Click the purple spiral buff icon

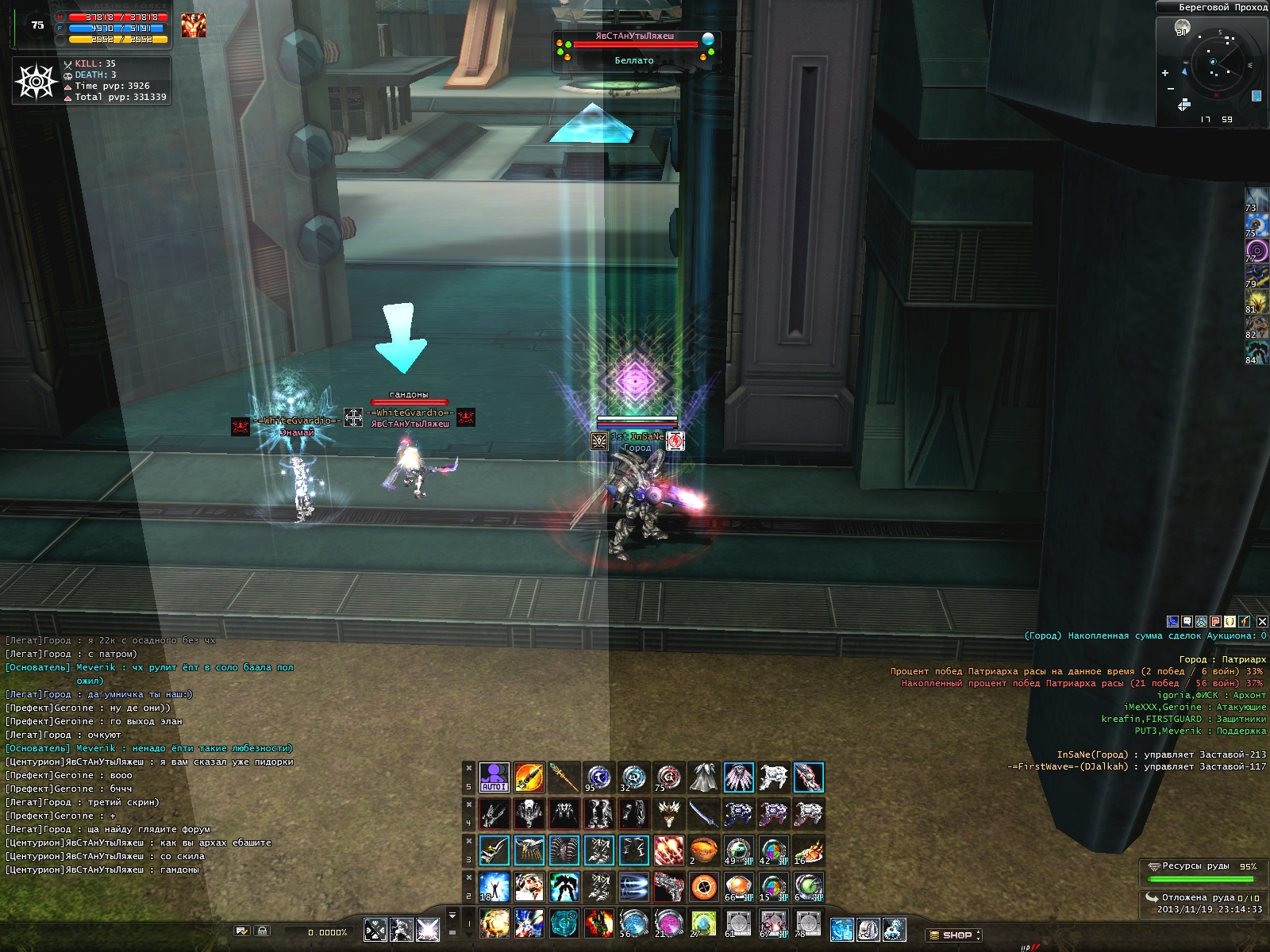(x=1257, y=251)
